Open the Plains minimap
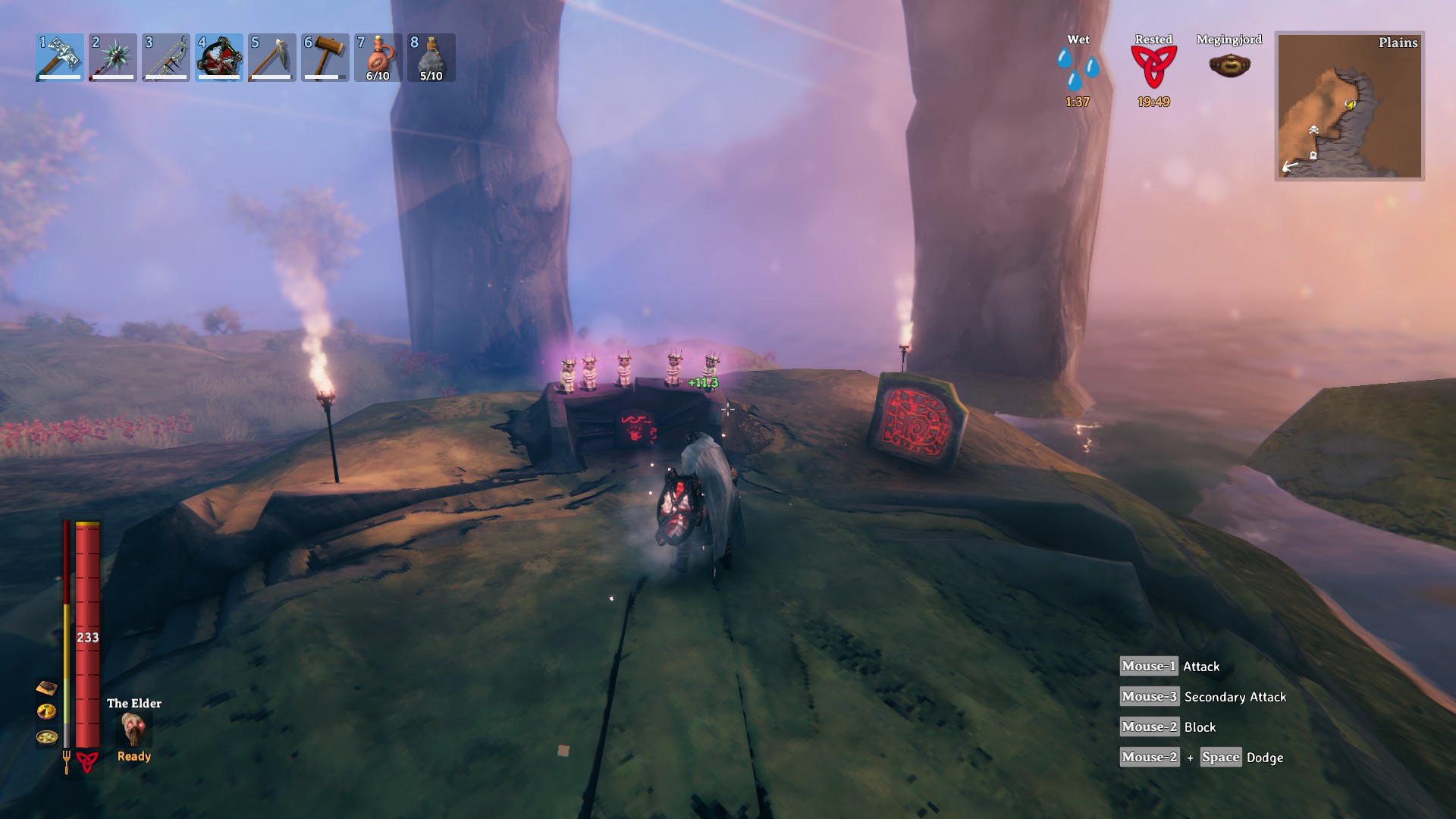 (1349, 105)
